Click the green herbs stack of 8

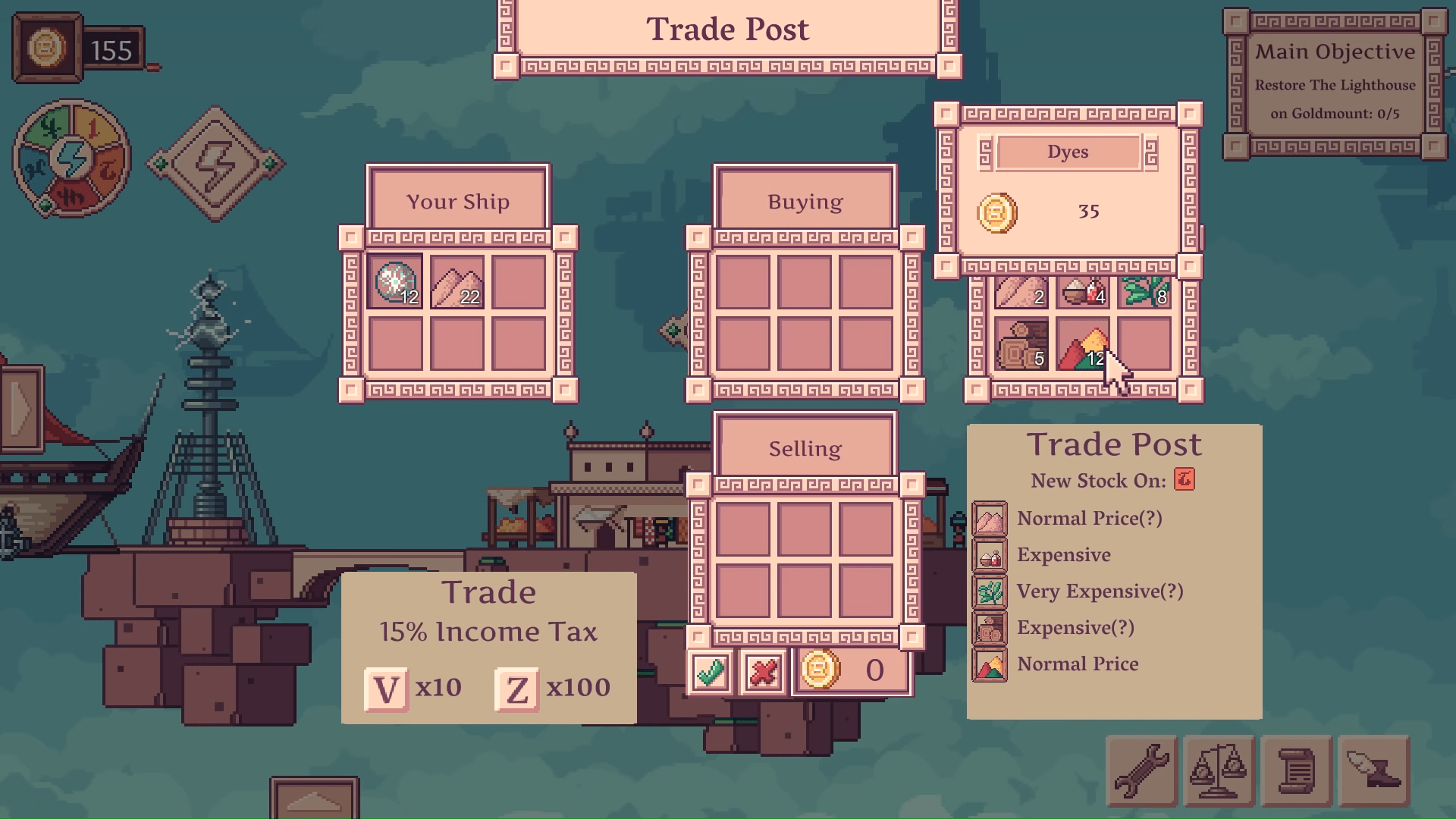(x=1144, y=292)
